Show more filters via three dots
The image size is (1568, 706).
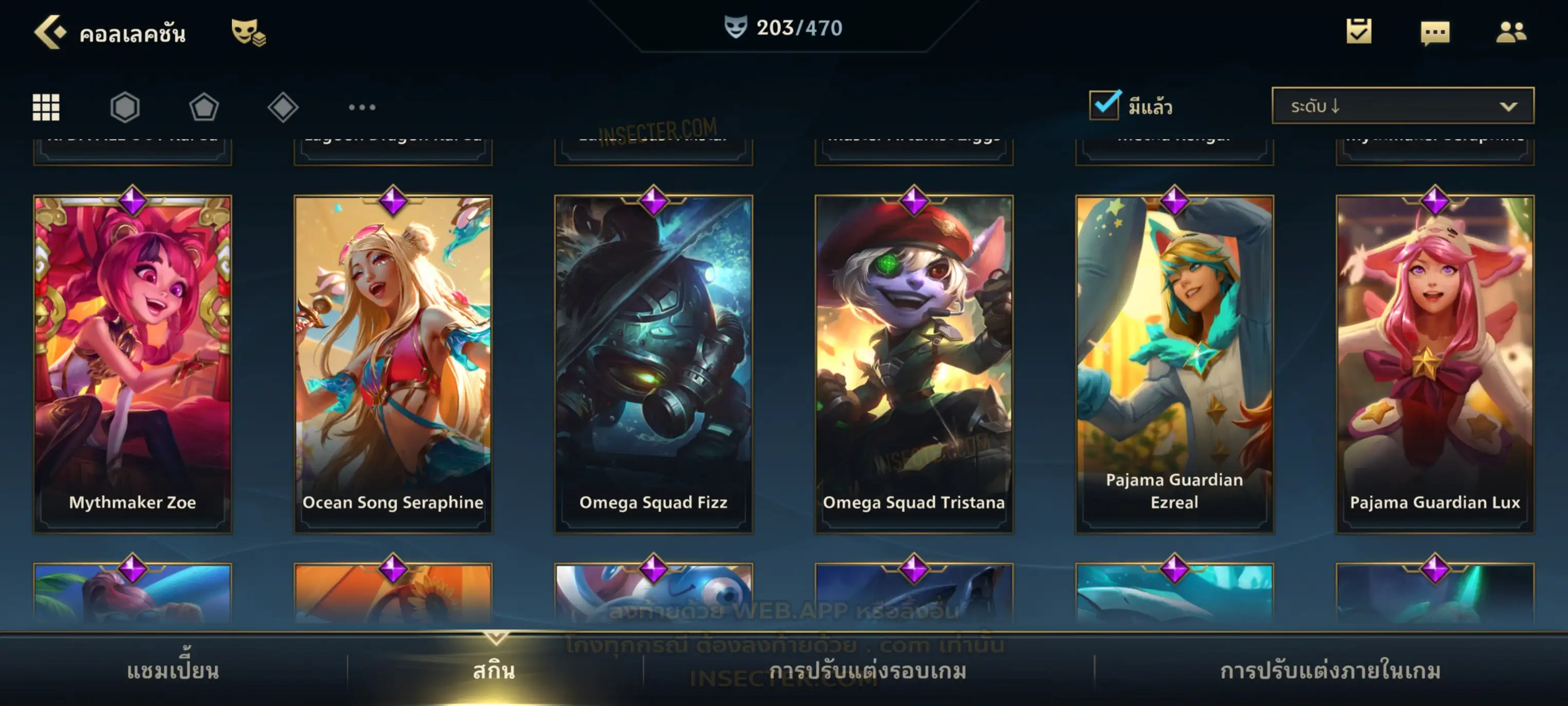click(362, 107)
